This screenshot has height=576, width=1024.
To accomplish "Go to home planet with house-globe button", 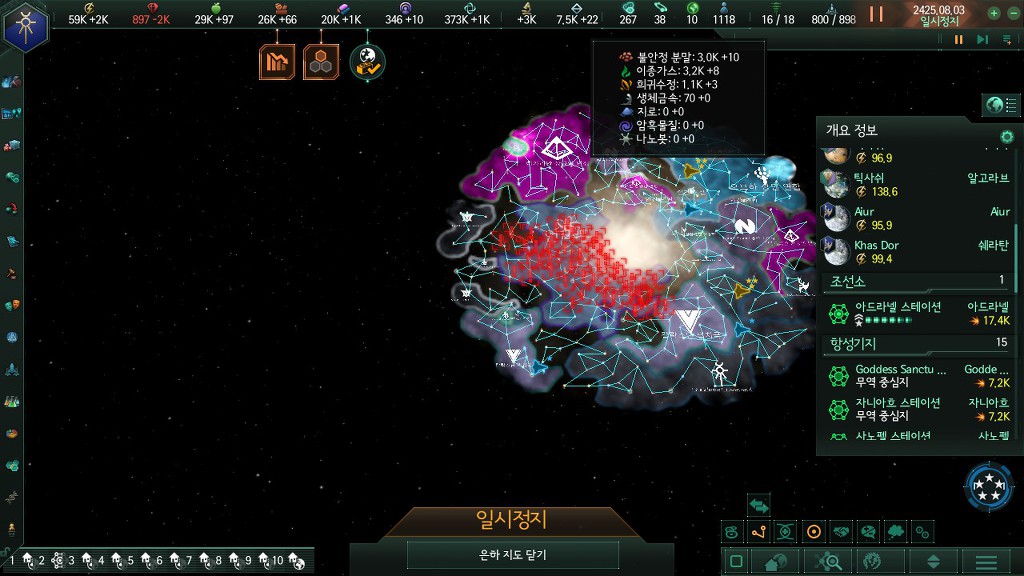I will (x=776, y=562).
